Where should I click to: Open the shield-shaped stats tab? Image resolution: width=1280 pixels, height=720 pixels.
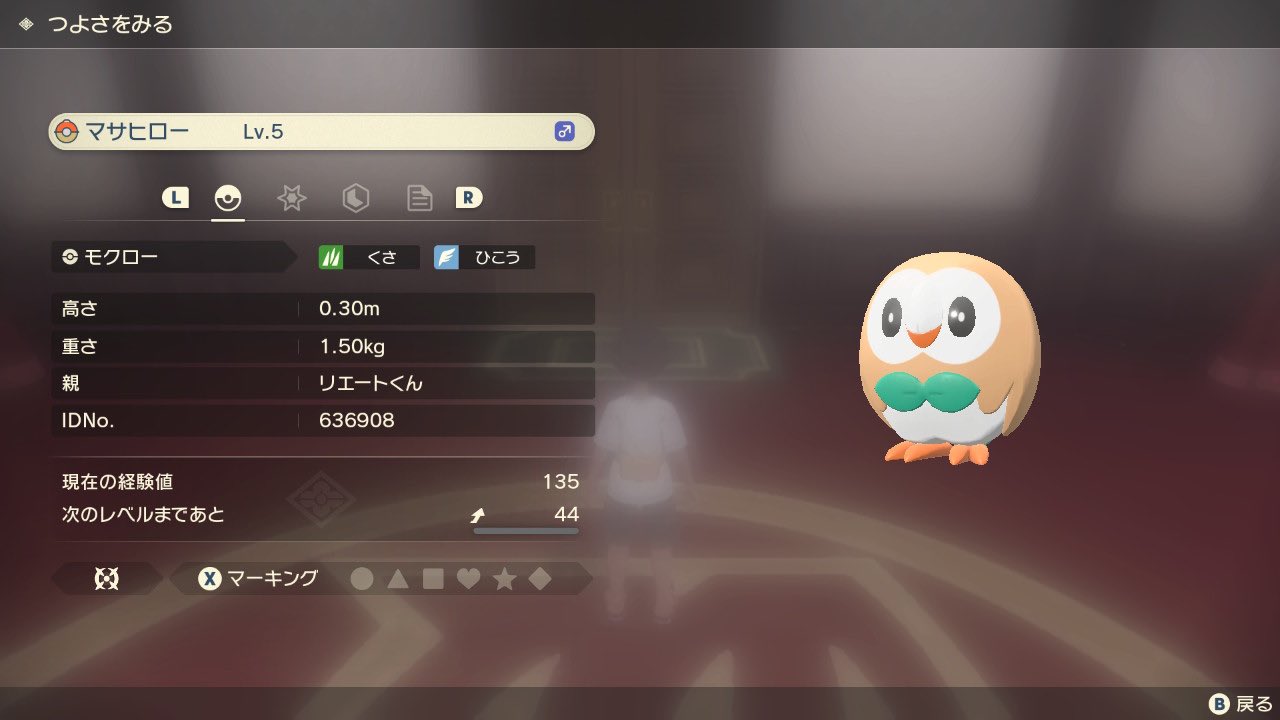click(x=355, y=198)
